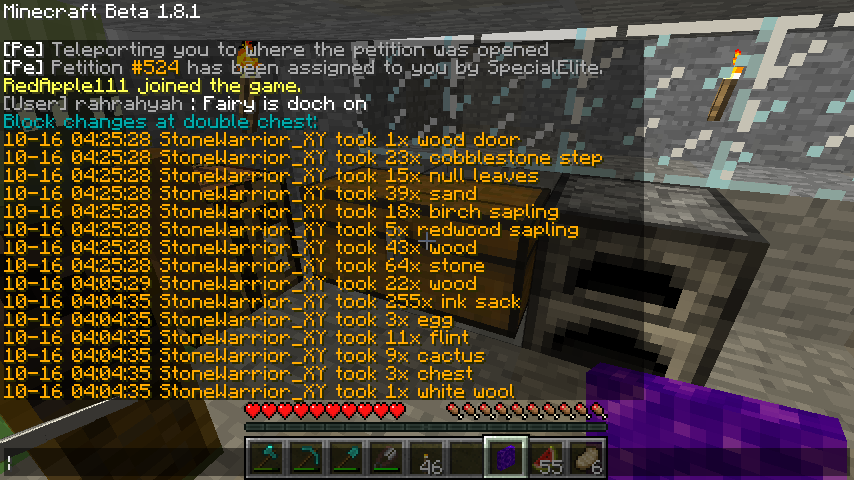Image resolution: width=854 pixels, height=480 pixels.
Task: Select the diamond axe hotbar slot
Action: point(266,458)
